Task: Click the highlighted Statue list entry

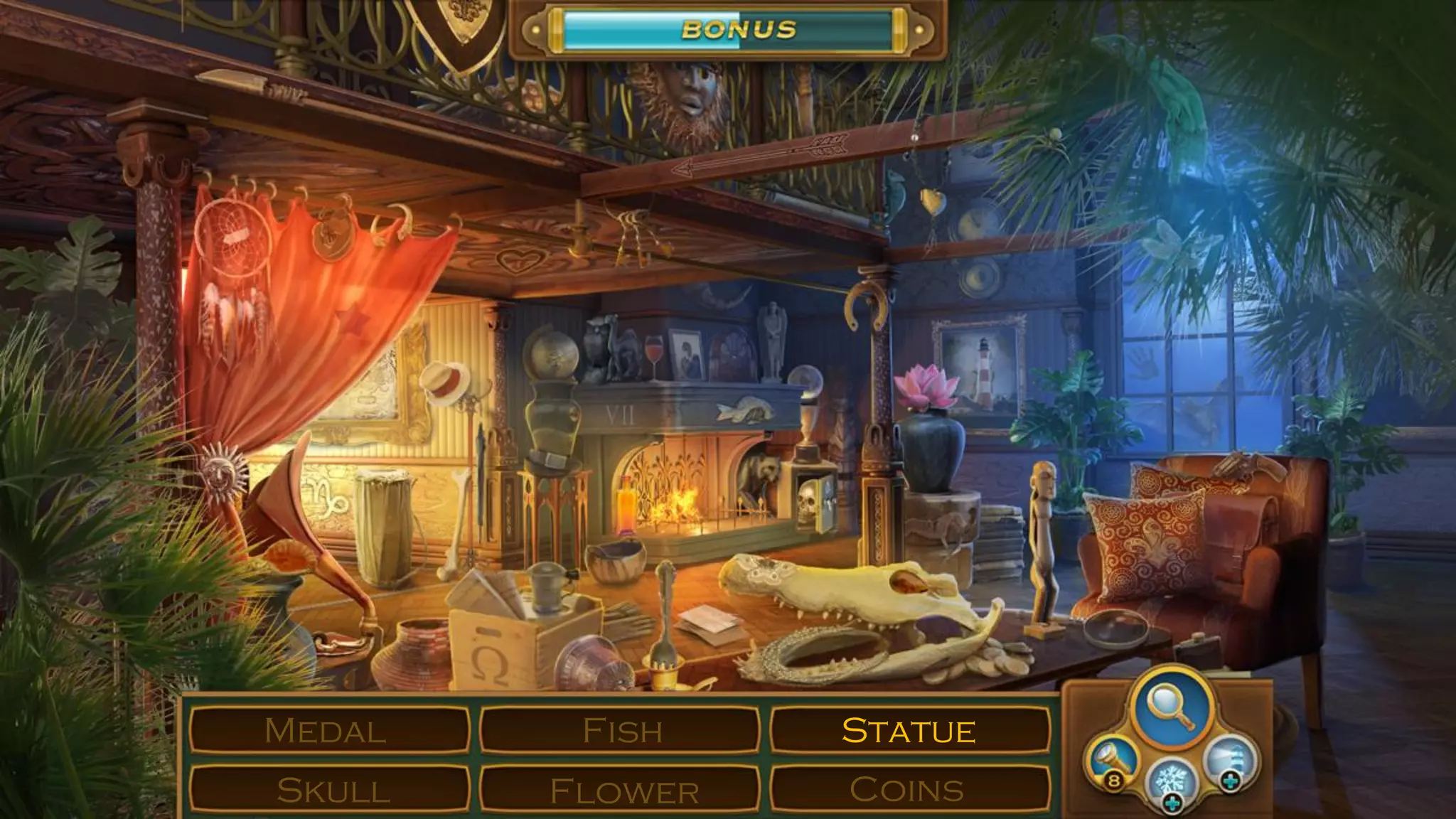Action: [909, 730]
